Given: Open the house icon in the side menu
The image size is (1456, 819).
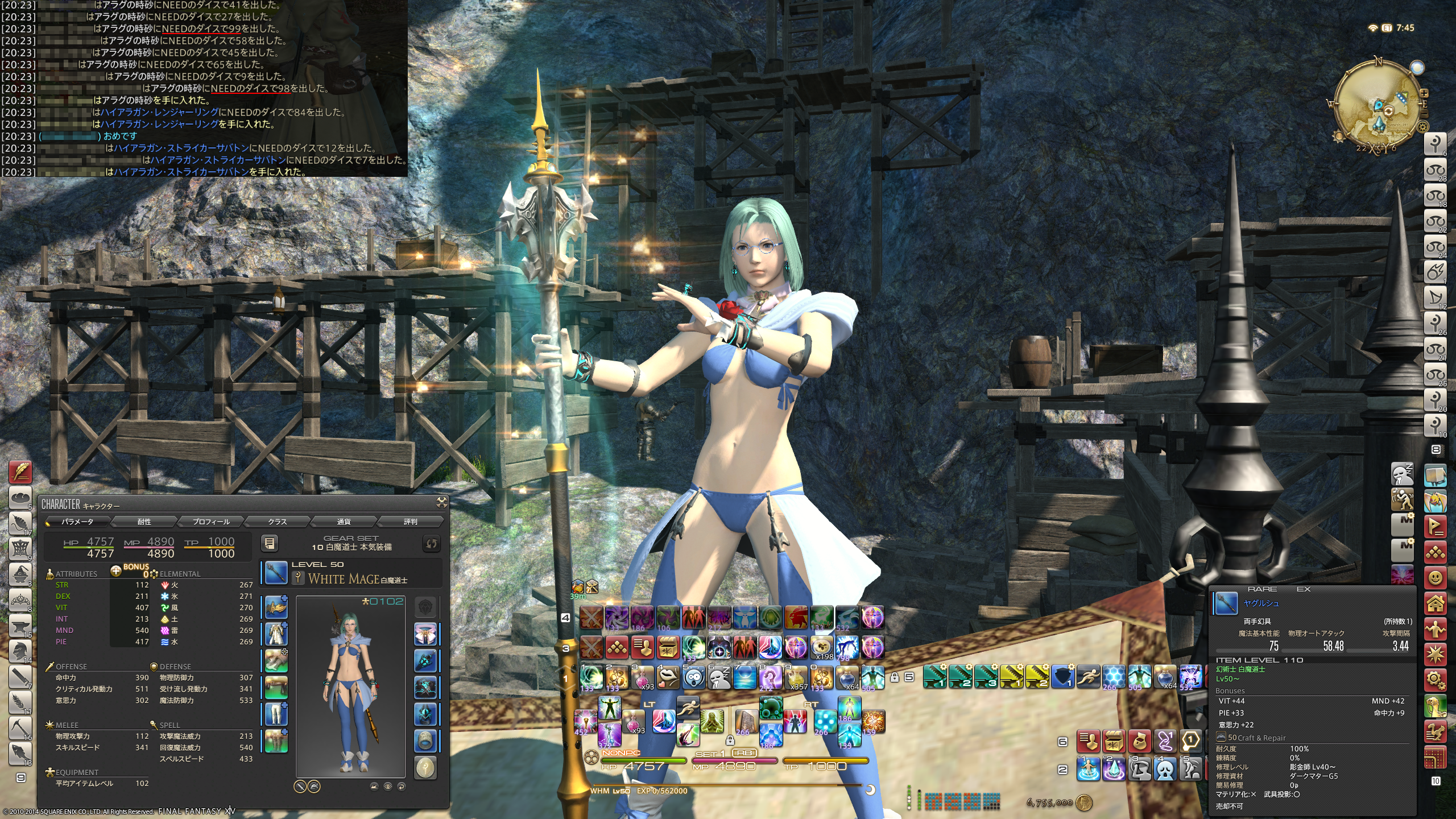Looking at the screenshot, I should coord(1436,603).
